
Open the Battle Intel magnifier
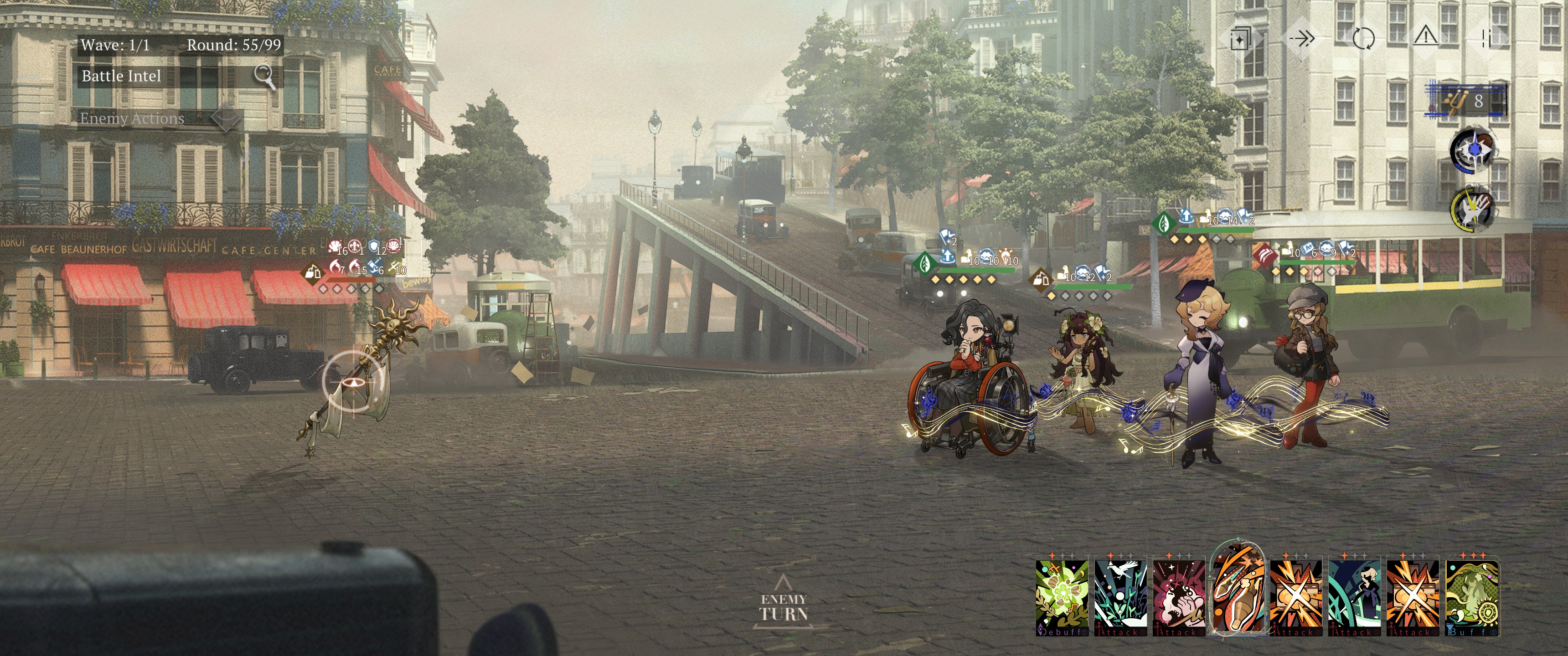point(264,76)
